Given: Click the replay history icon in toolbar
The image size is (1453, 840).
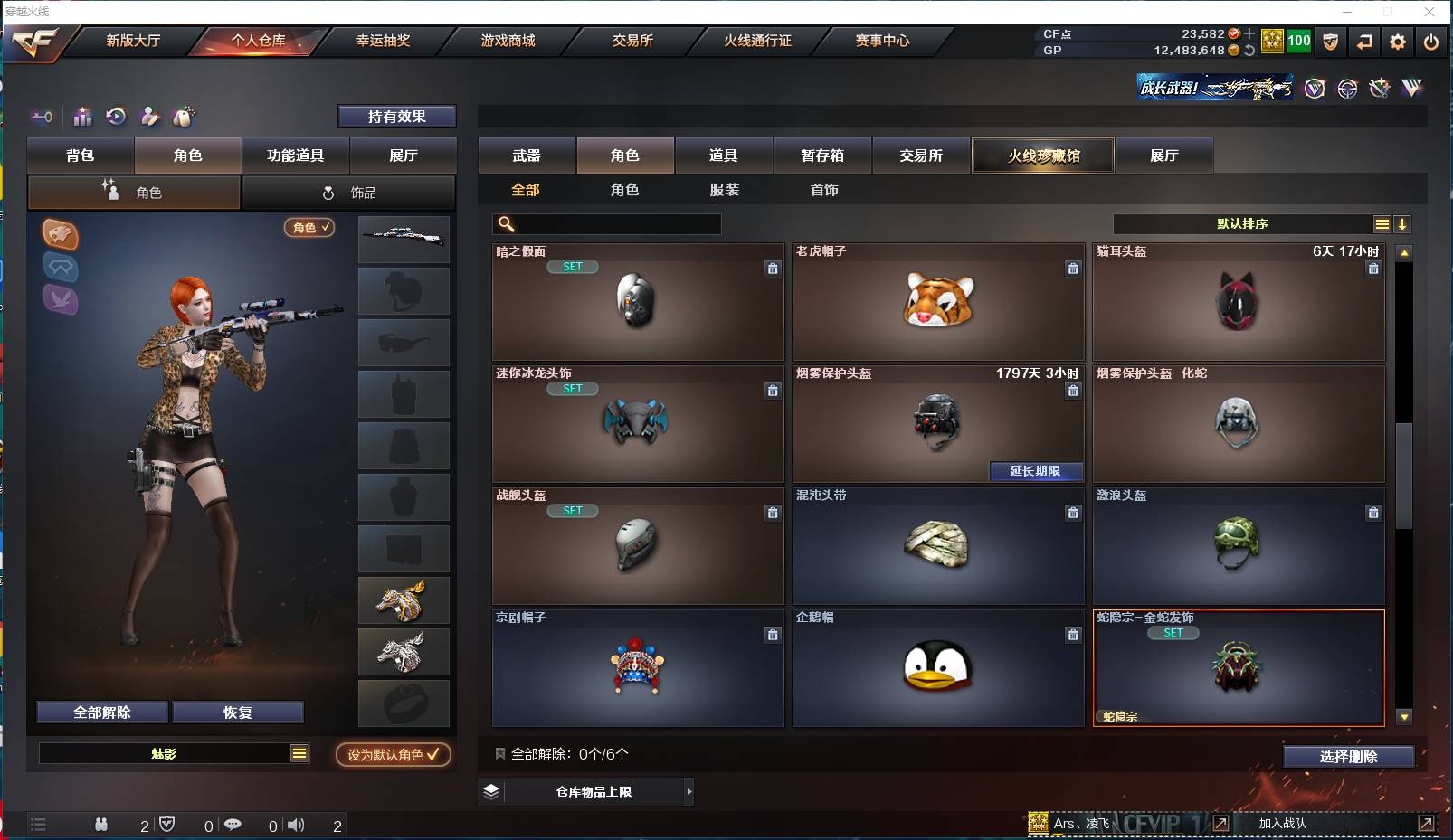Looking at the screenshot, I should pos(116,117).
